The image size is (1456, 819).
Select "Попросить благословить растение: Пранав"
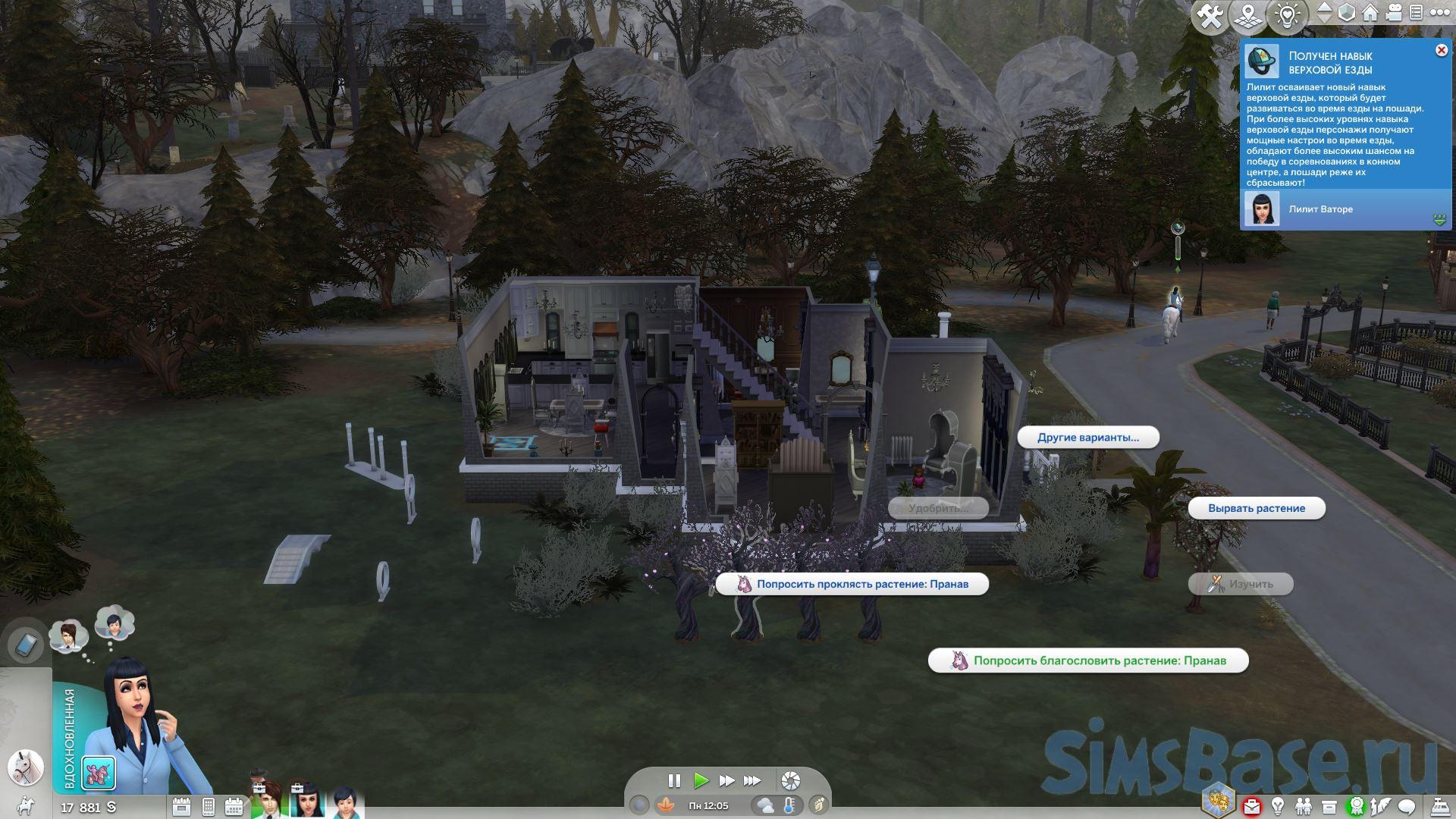(x=1088, y=661)
